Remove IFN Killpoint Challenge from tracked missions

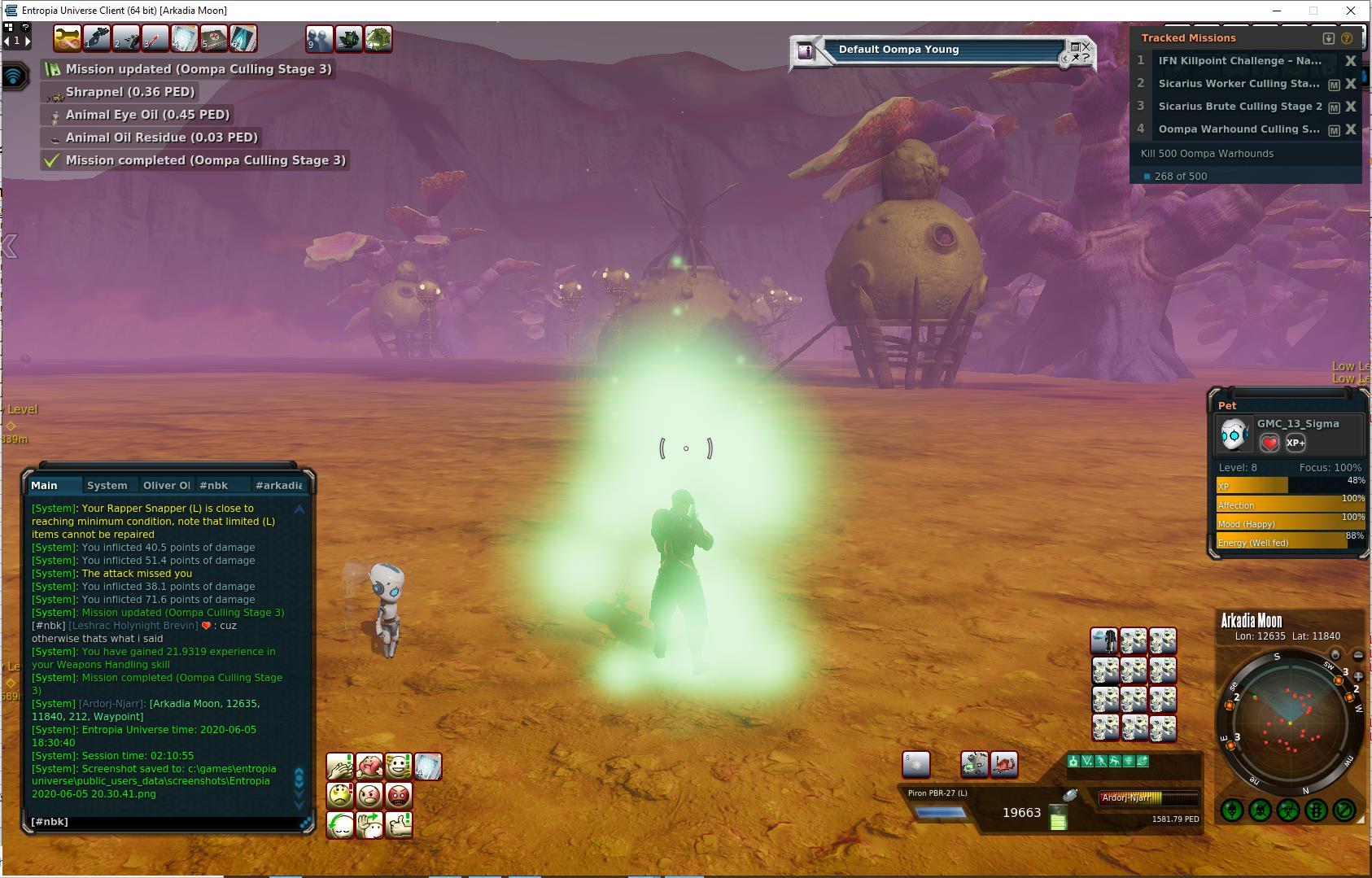click(1351, 61)
